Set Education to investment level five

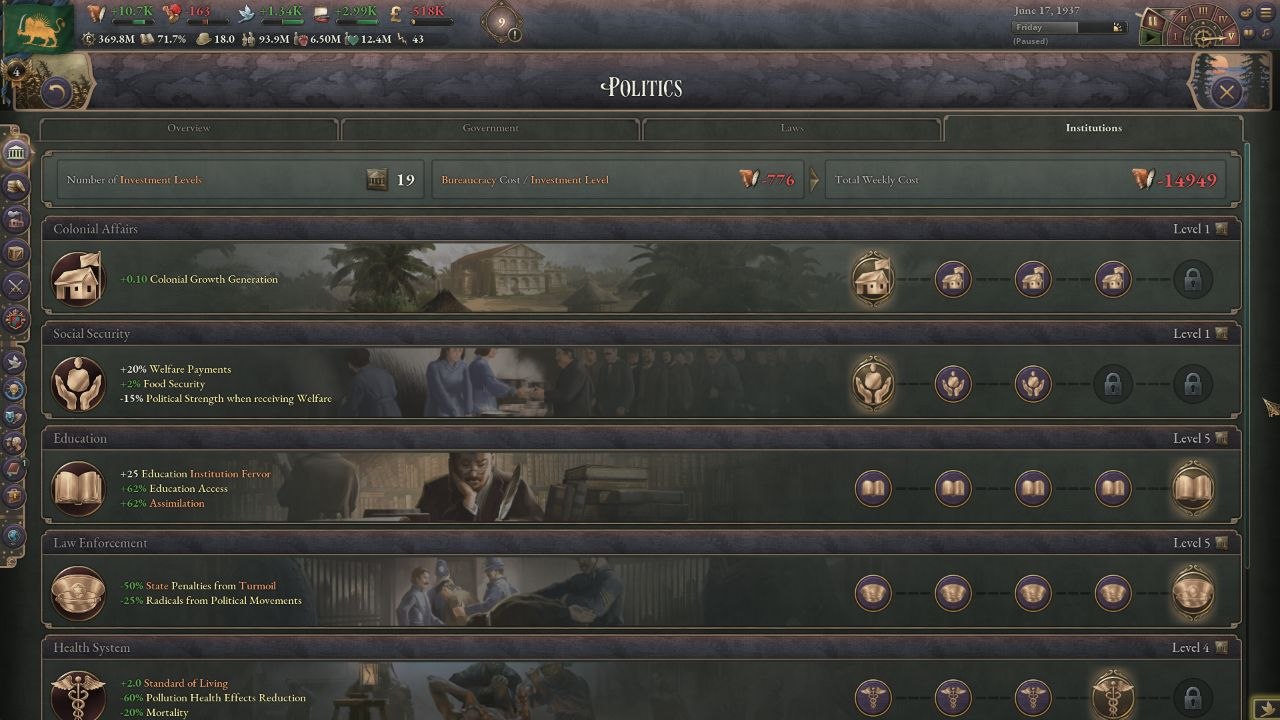pyautogui.click(x=1192, y=488)
